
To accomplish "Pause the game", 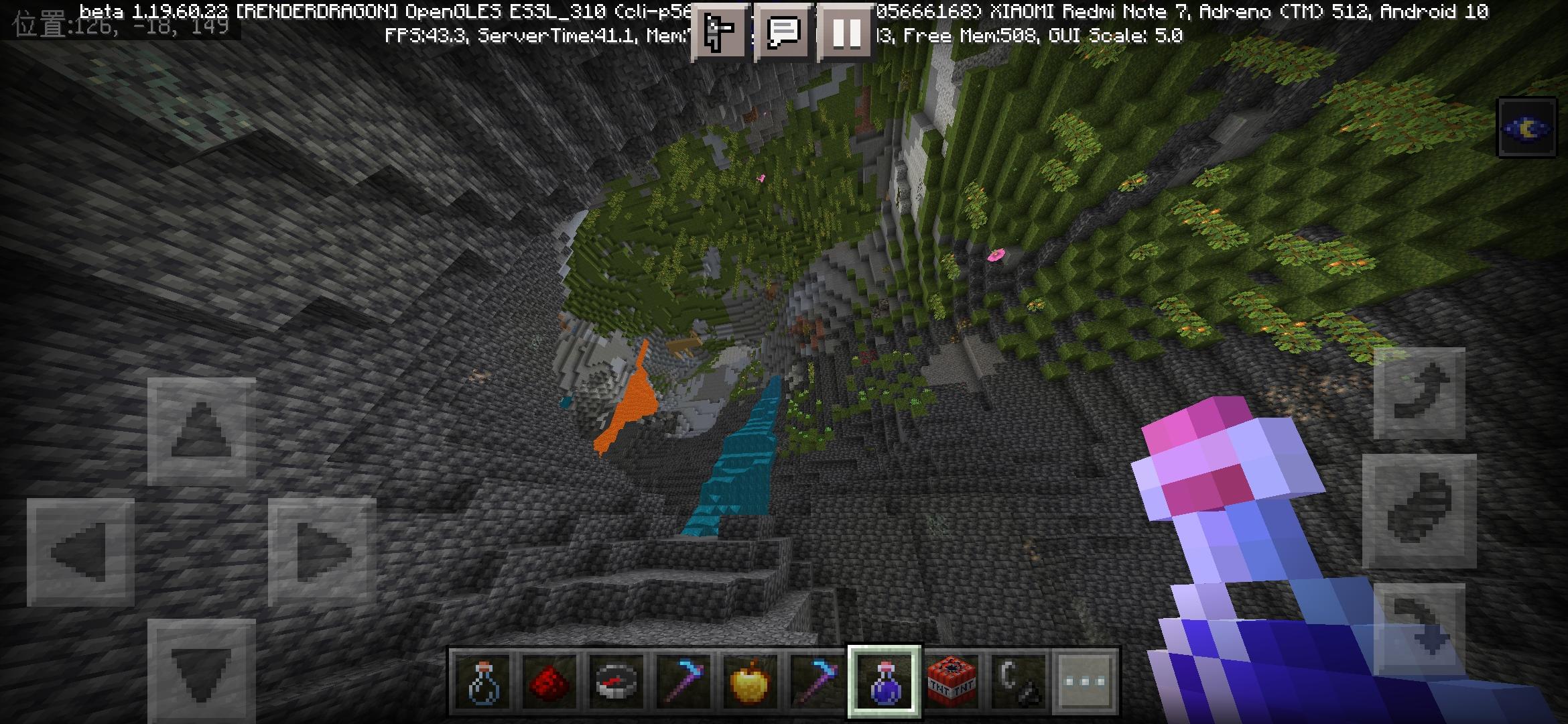I will click(846, 32).
